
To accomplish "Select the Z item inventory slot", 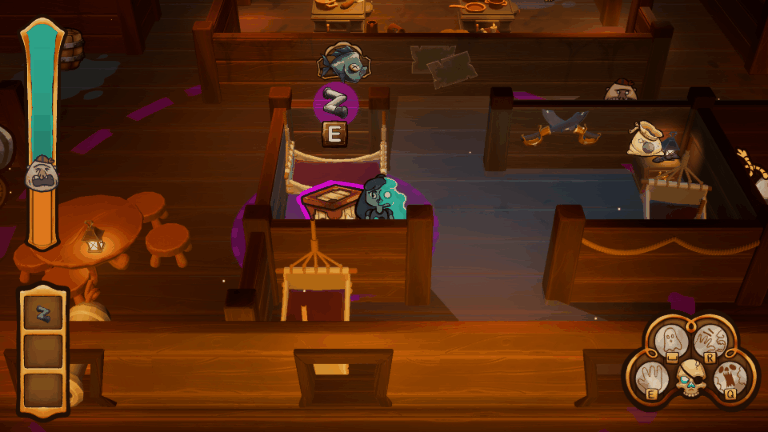I will pos(43,314).
